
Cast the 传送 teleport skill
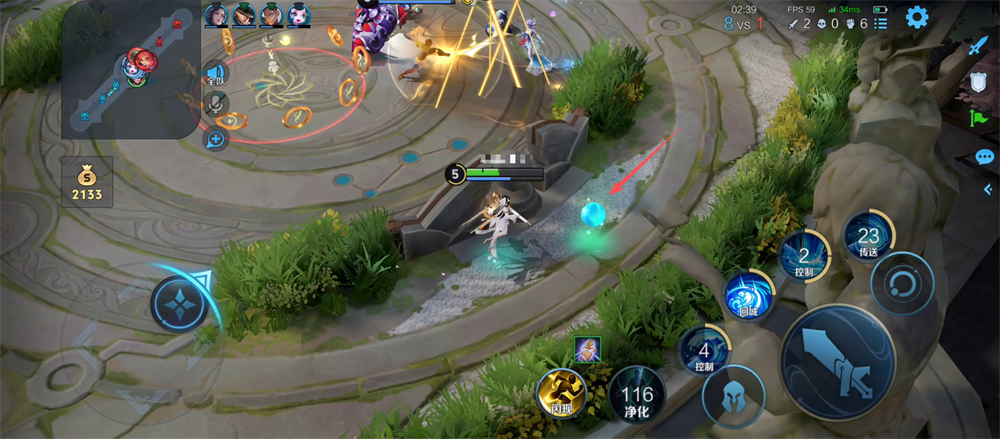(x=868, y=239)
